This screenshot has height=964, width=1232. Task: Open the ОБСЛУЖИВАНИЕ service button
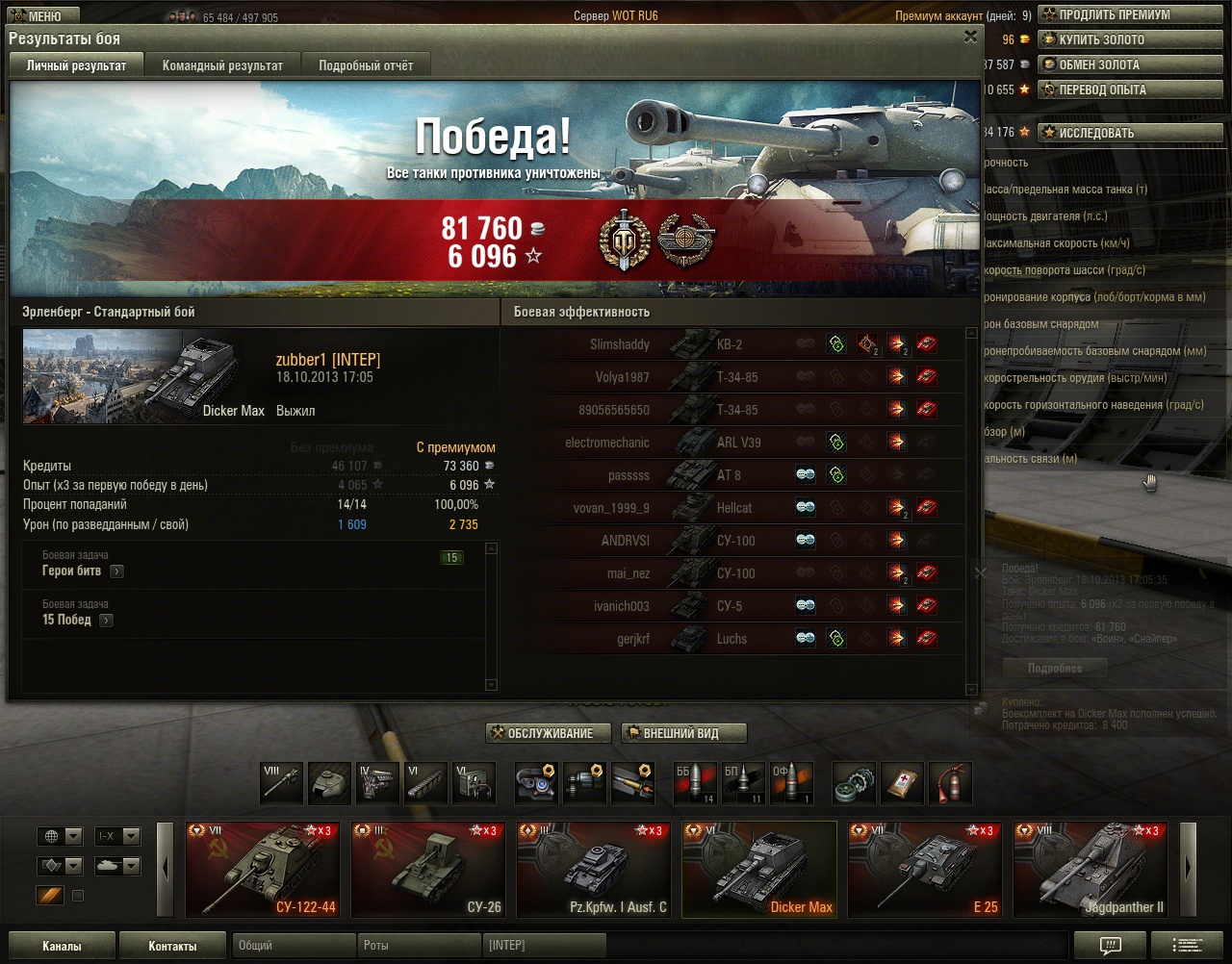[x=549, y=733]
